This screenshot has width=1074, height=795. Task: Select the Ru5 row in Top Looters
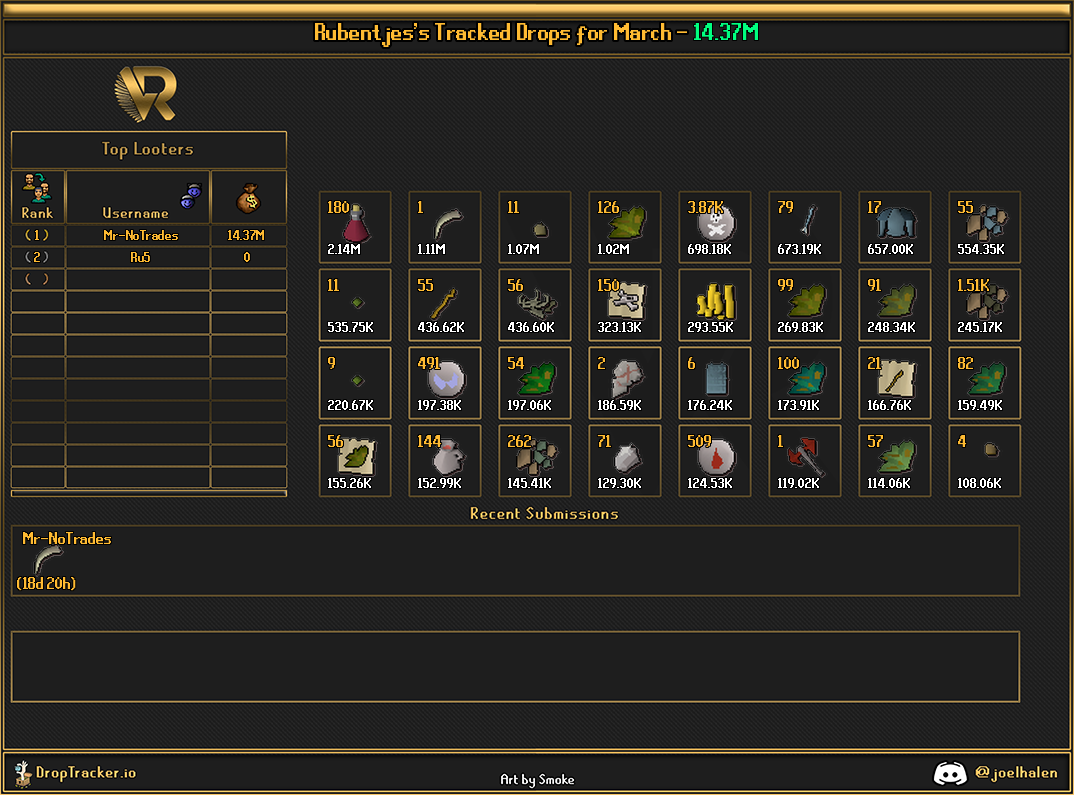tap(139, 257)
